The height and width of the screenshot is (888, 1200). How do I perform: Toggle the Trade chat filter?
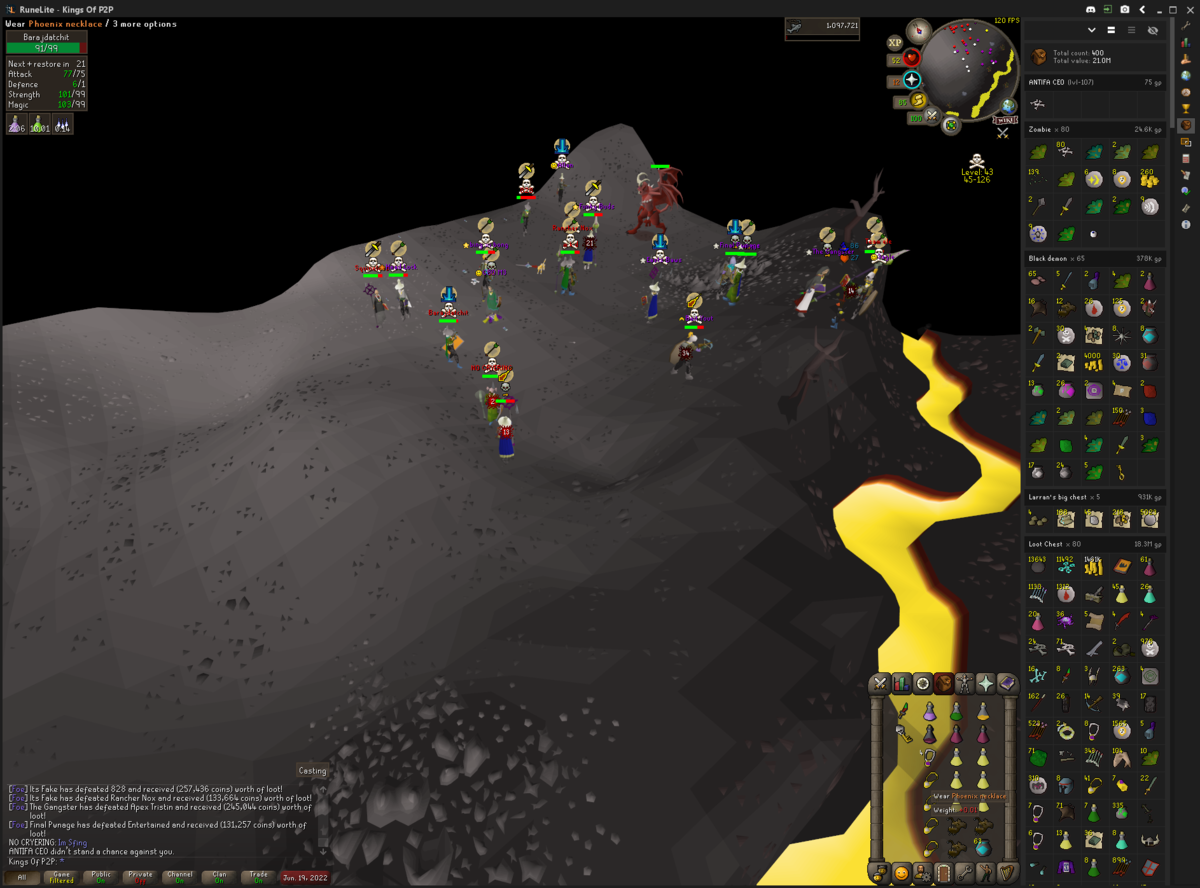click(x=259, y=877)
